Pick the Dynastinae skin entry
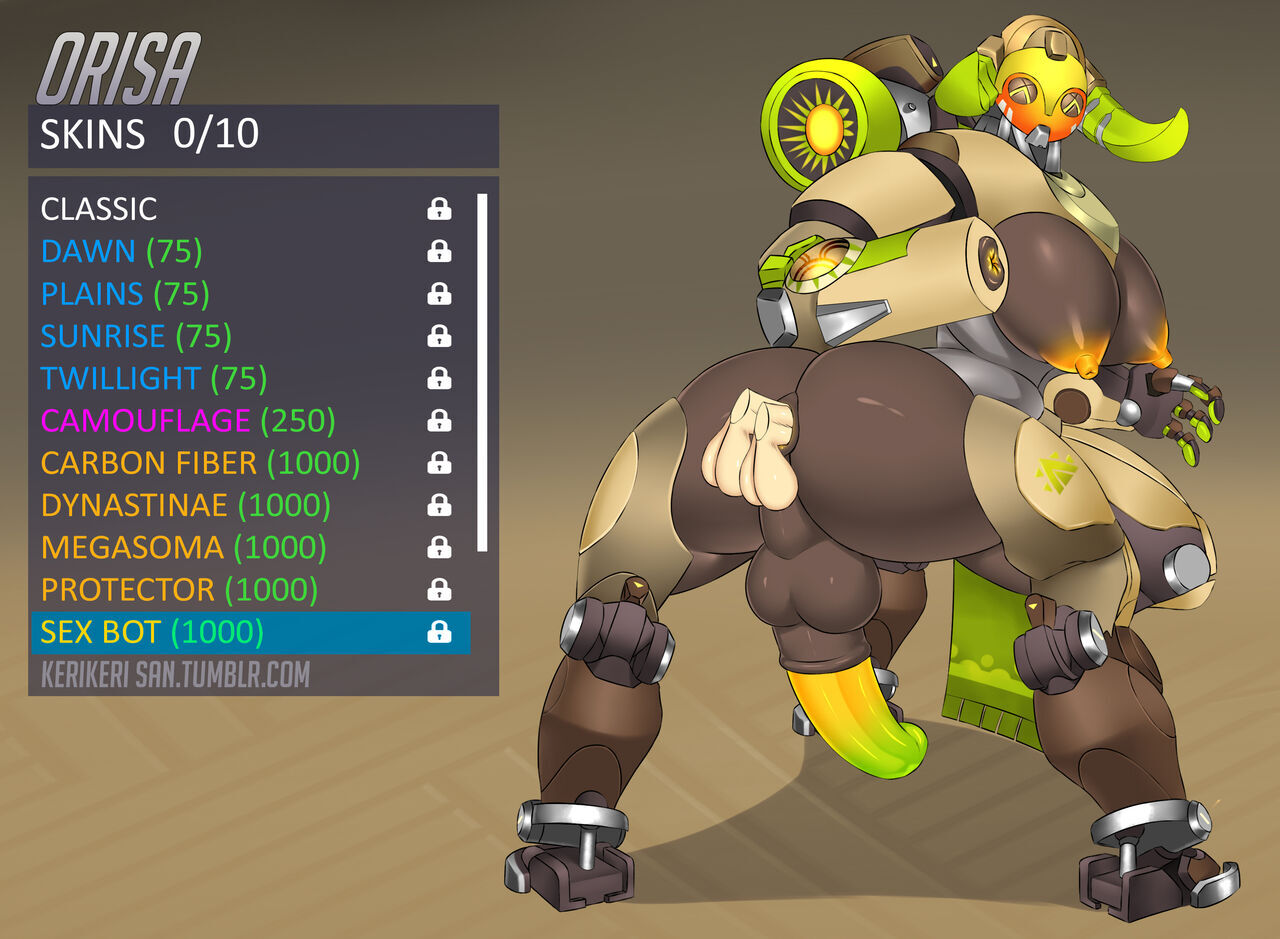Image resolution: width=1280 pixels, height=939 pixels. coord(186,506)
